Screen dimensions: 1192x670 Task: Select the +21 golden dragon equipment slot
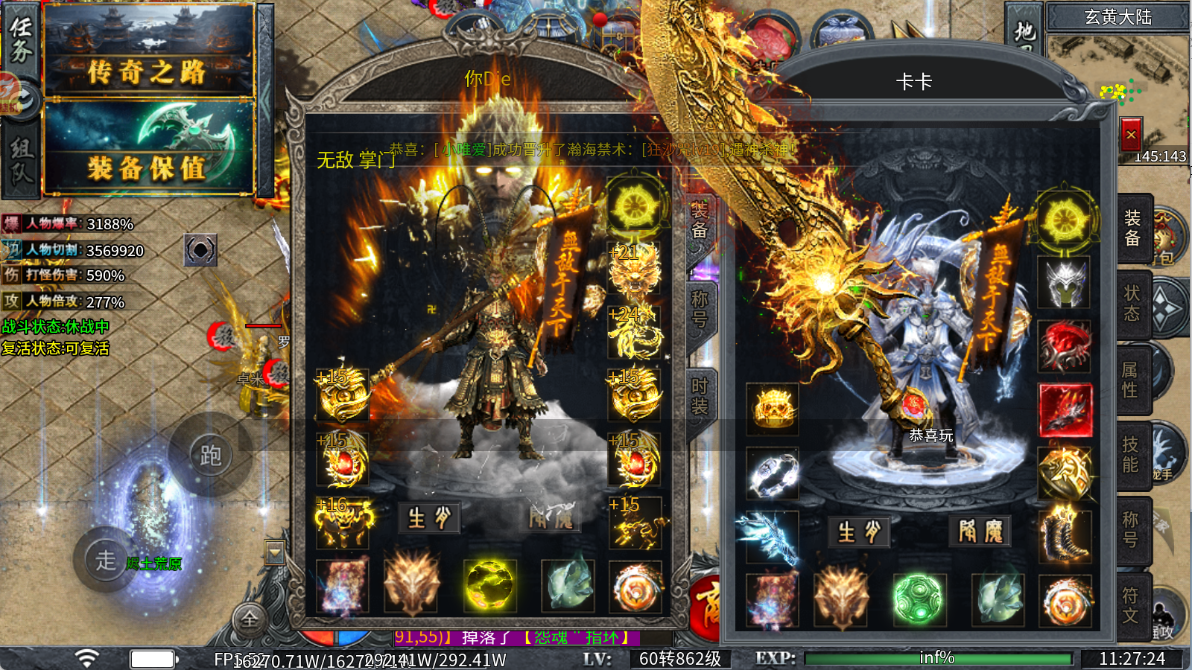pos(634,268)
